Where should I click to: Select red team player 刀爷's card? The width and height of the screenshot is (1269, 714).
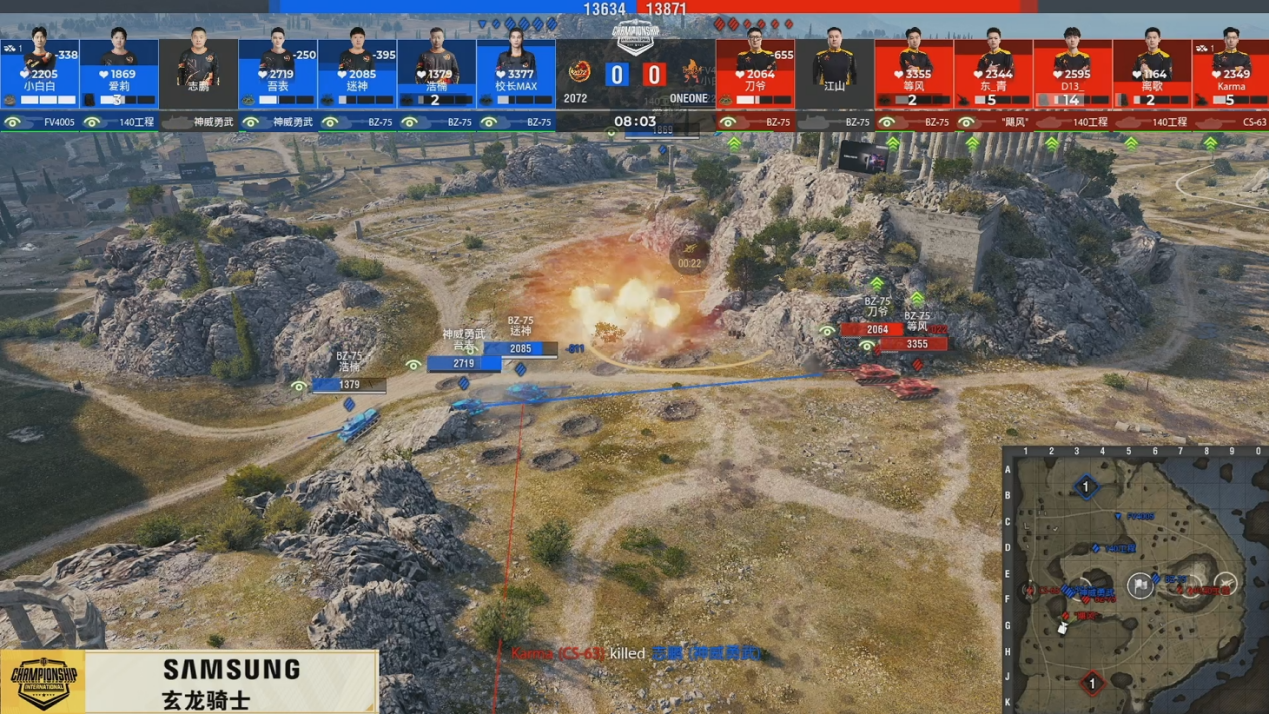tap(755, 73)
